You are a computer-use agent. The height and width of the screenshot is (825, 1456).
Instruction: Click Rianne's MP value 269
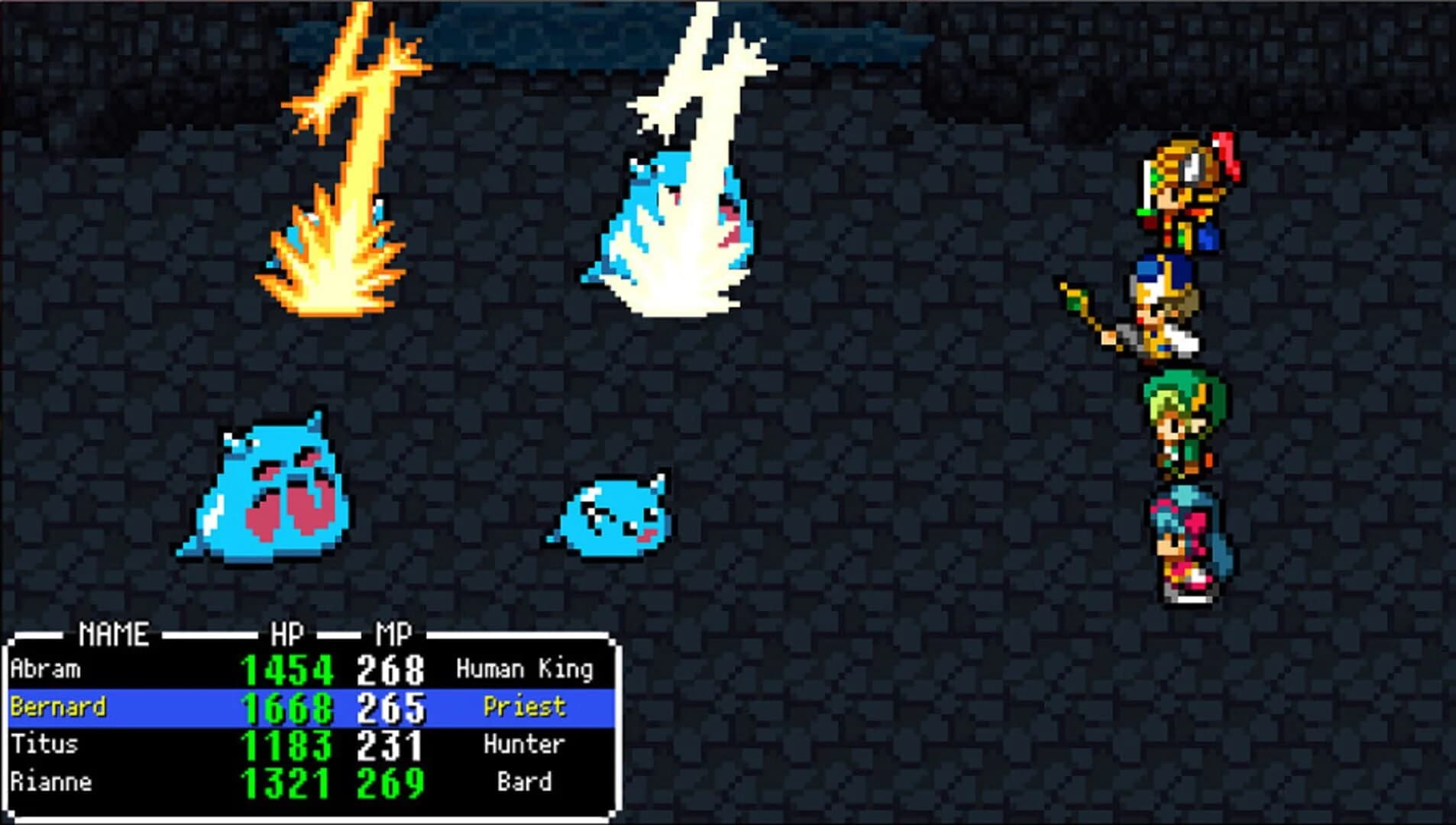point(391,781)
